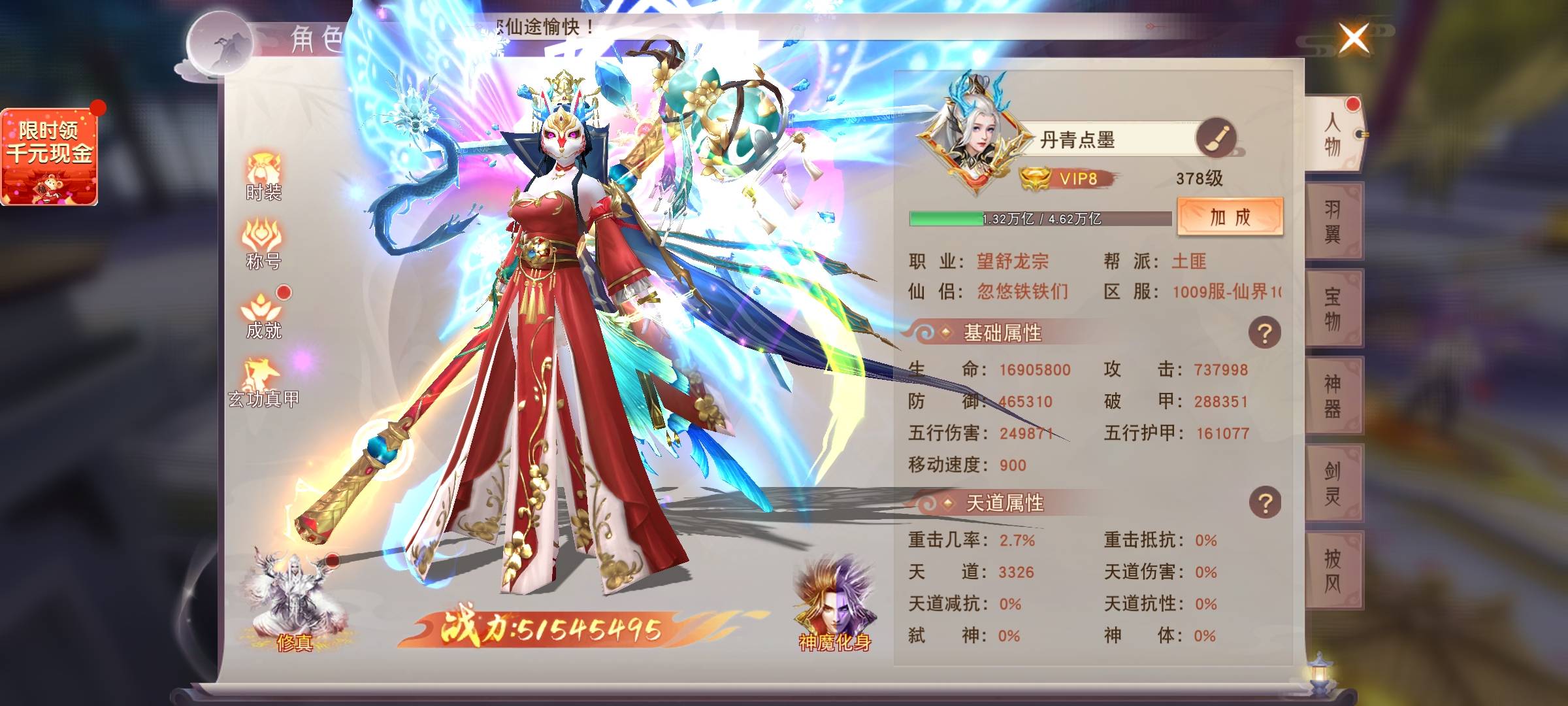This screenshot has width=1568, height=706.
Task: Close the character panel
Action: 1354,39
